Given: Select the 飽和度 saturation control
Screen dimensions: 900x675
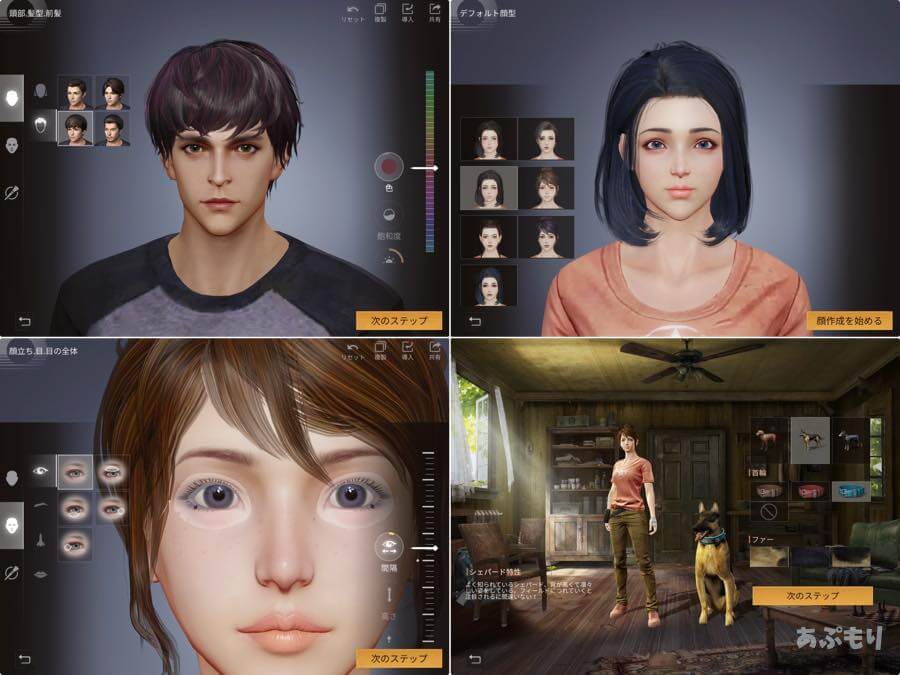Looking at the screenshot, I should click(x=389, y=214).
